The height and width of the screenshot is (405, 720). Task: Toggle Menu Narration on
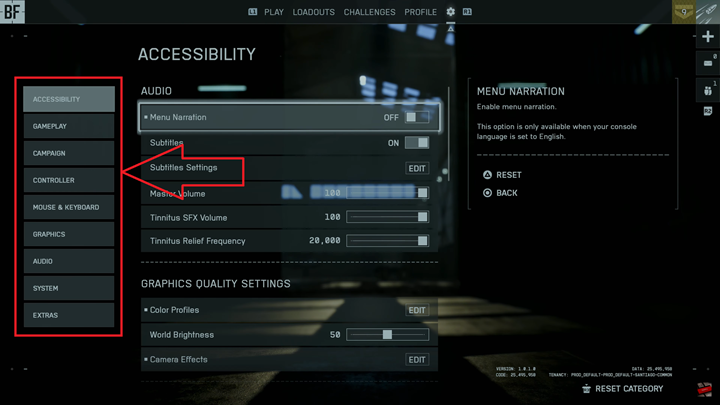417,117
